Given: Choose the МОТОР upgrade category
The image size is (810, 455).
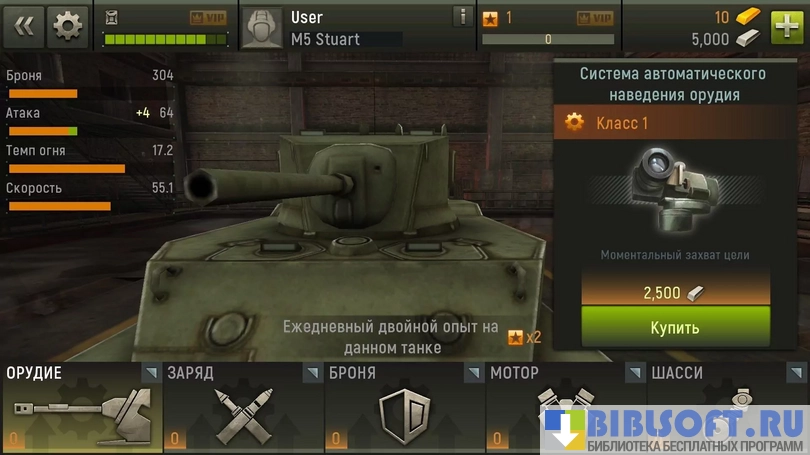Looking at the screenshot, I should pyautogui.click(x=566, y=407).
